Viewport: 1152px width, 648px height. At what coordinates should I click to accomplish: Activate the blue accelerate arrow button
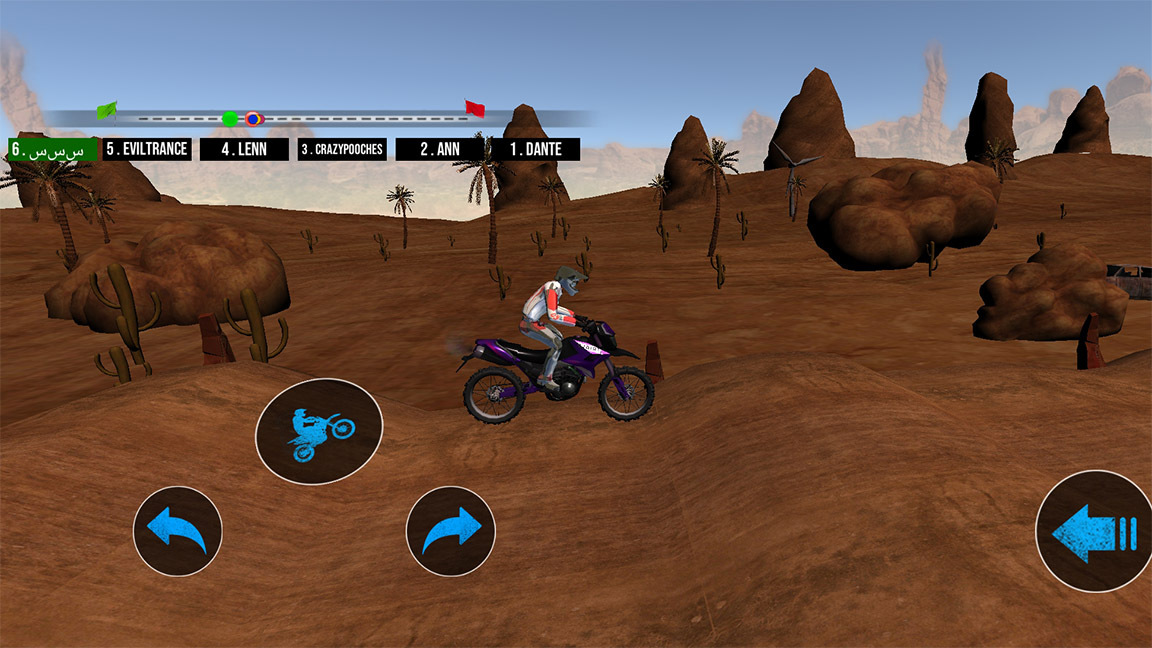[x=1095, y=532]
